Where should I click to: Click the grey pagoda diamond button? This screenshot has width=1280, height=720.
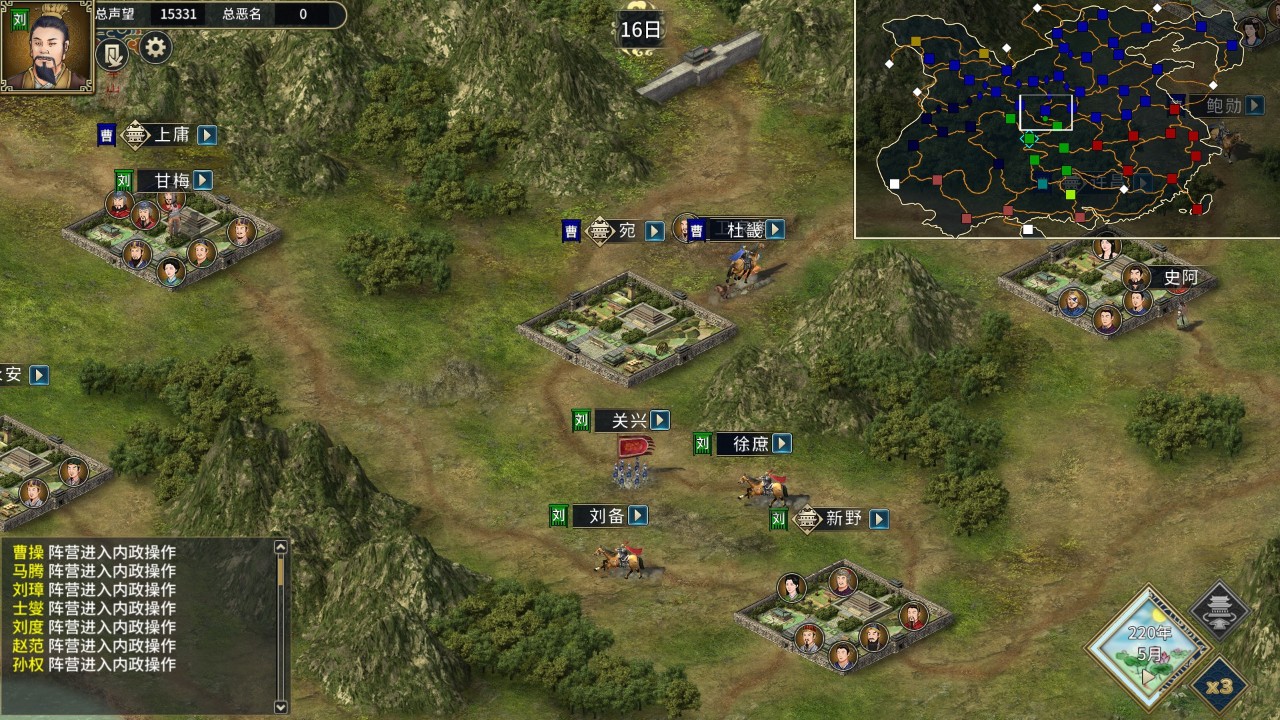[1220, 610]
